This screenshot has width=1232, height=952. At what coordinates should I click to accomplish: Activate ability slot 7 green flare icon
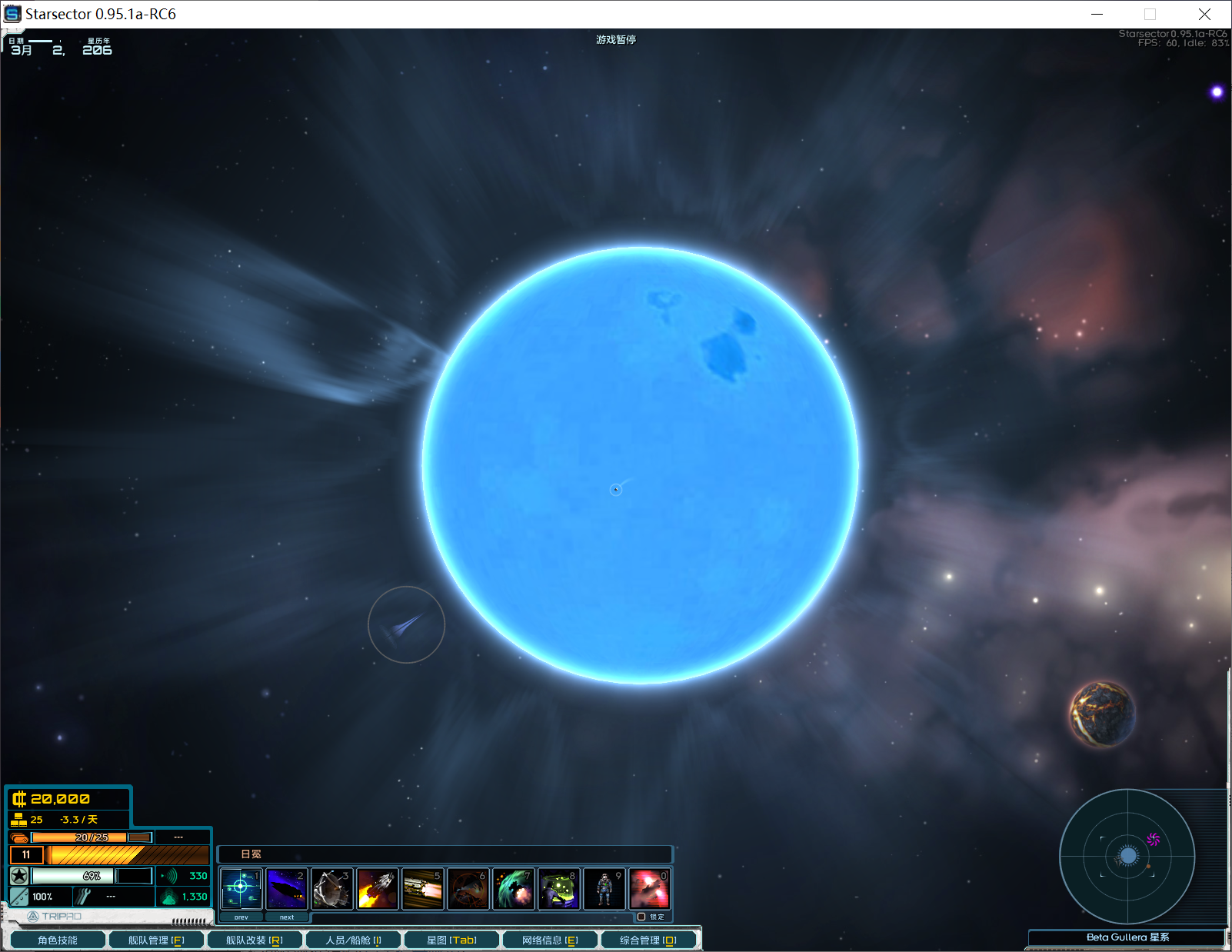(514, 889)
